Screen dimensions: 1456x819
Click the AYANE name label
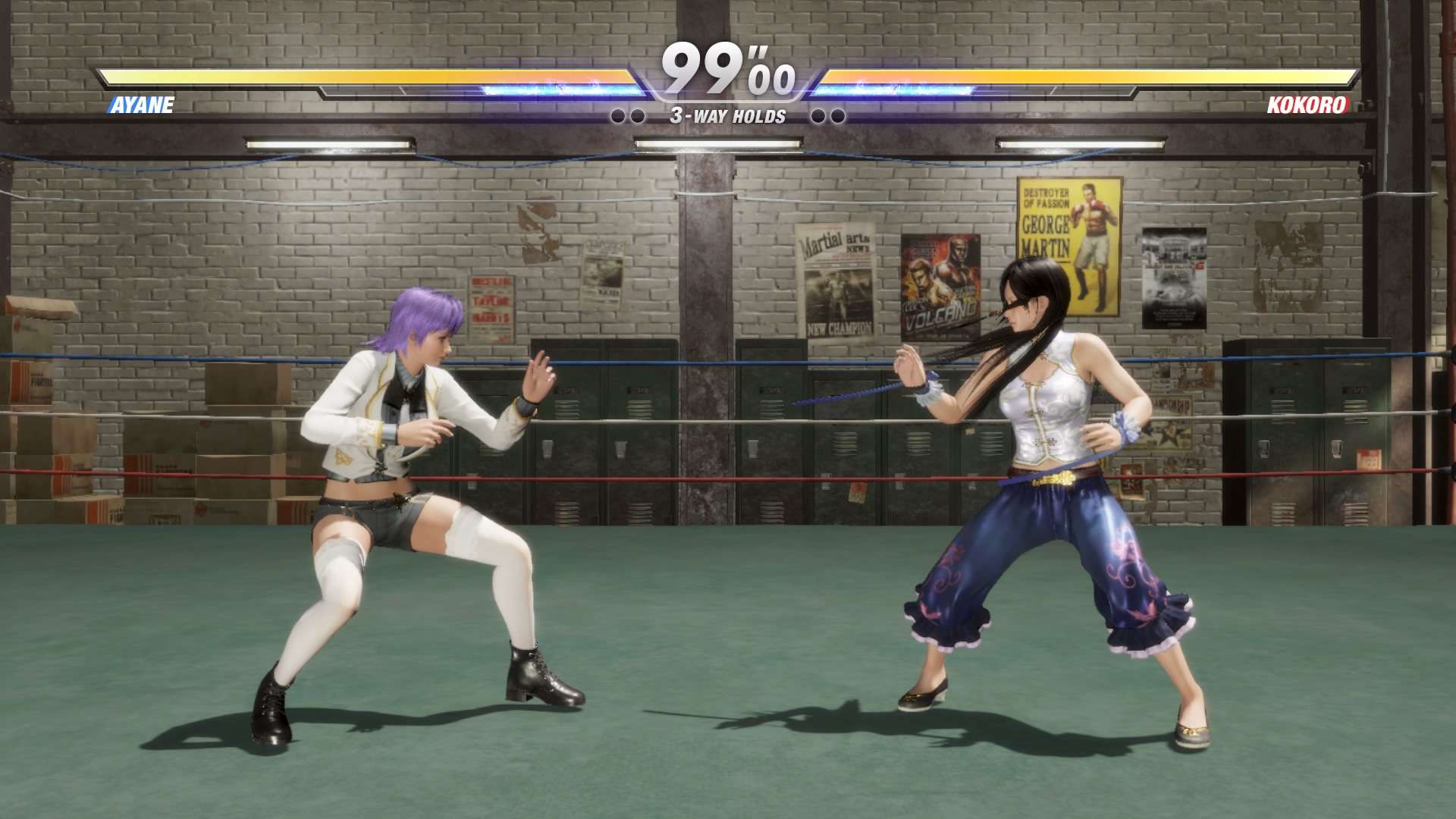pyautogui.click(x=140, y=106)
